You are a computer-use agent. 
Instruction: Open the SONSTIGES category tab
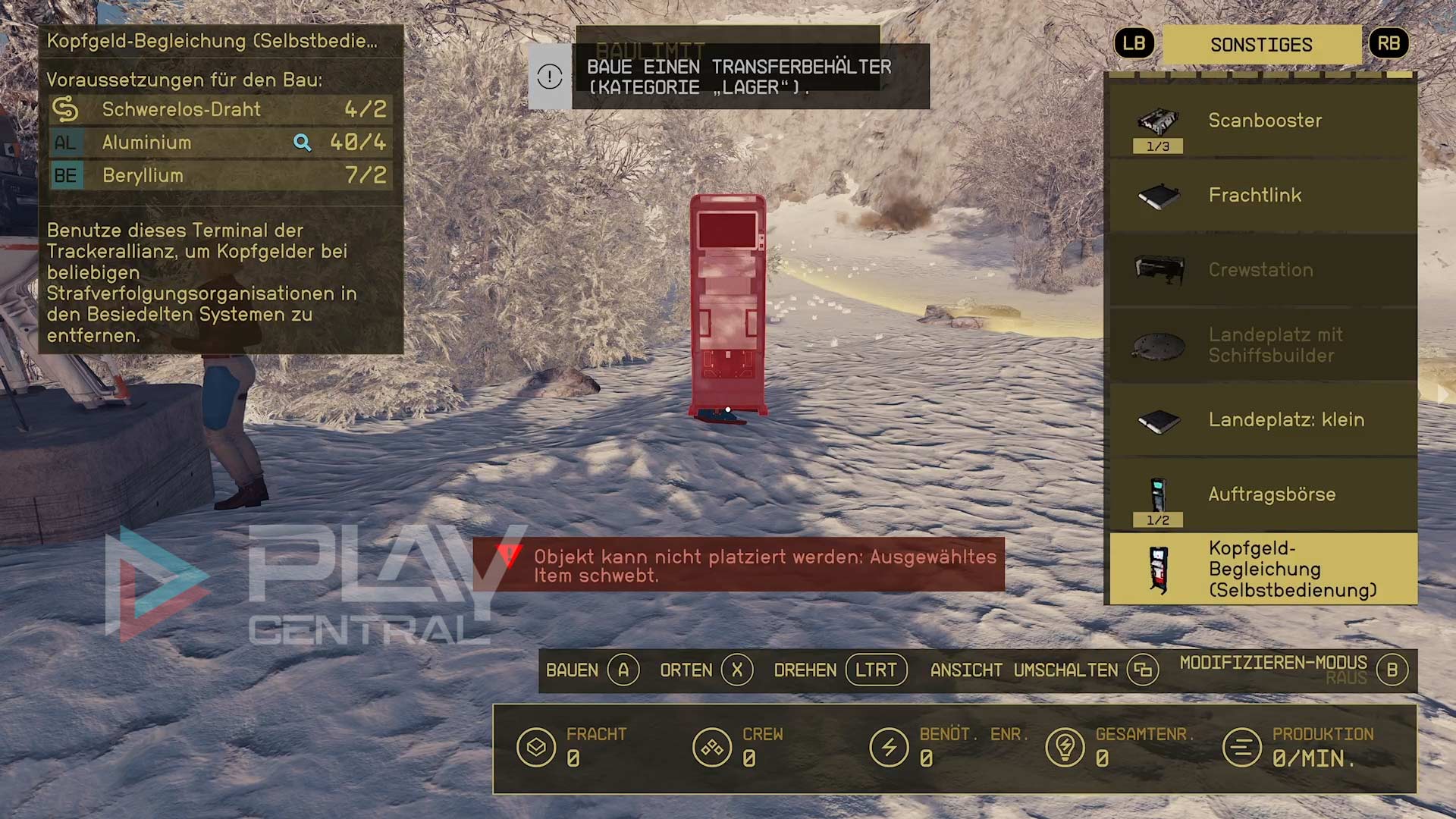(1261, 45)
